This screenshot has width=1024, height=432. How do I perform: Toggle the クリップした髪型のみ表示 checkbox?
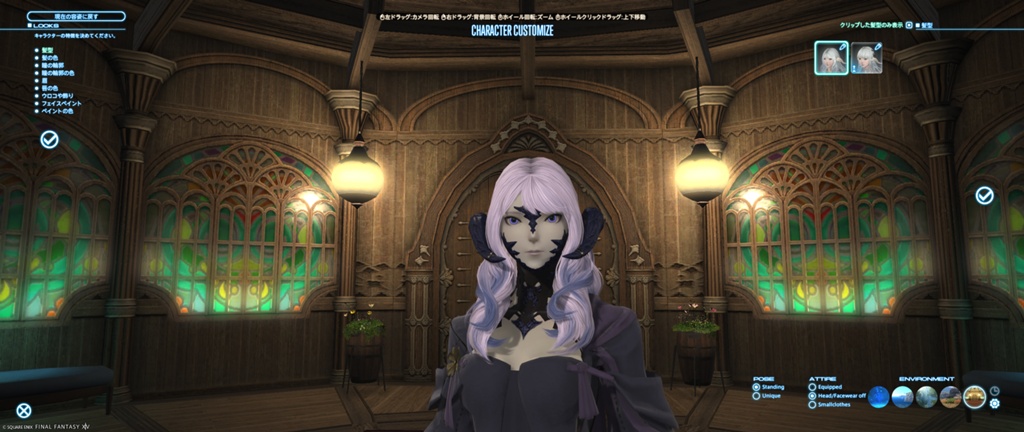click(x=908, y=24)
